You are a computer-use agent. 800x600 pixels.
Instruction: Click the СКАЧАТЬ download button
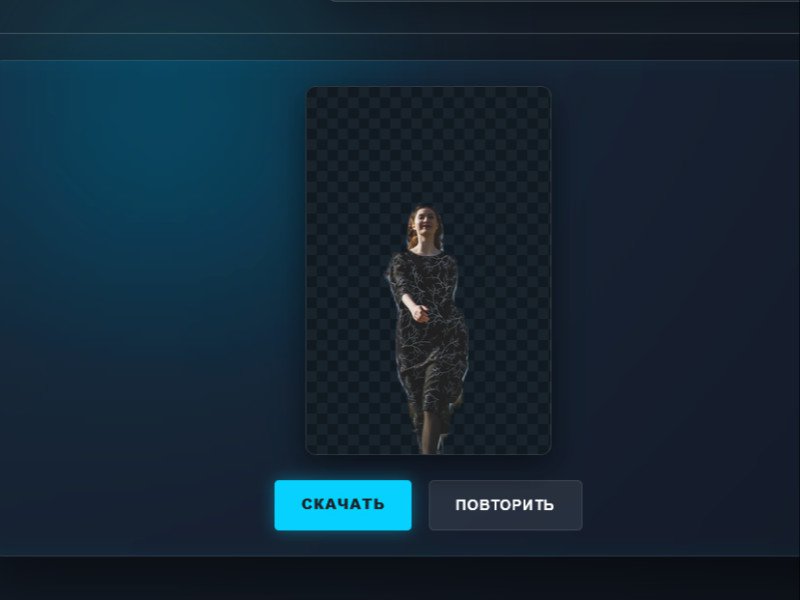click(343, 505)
